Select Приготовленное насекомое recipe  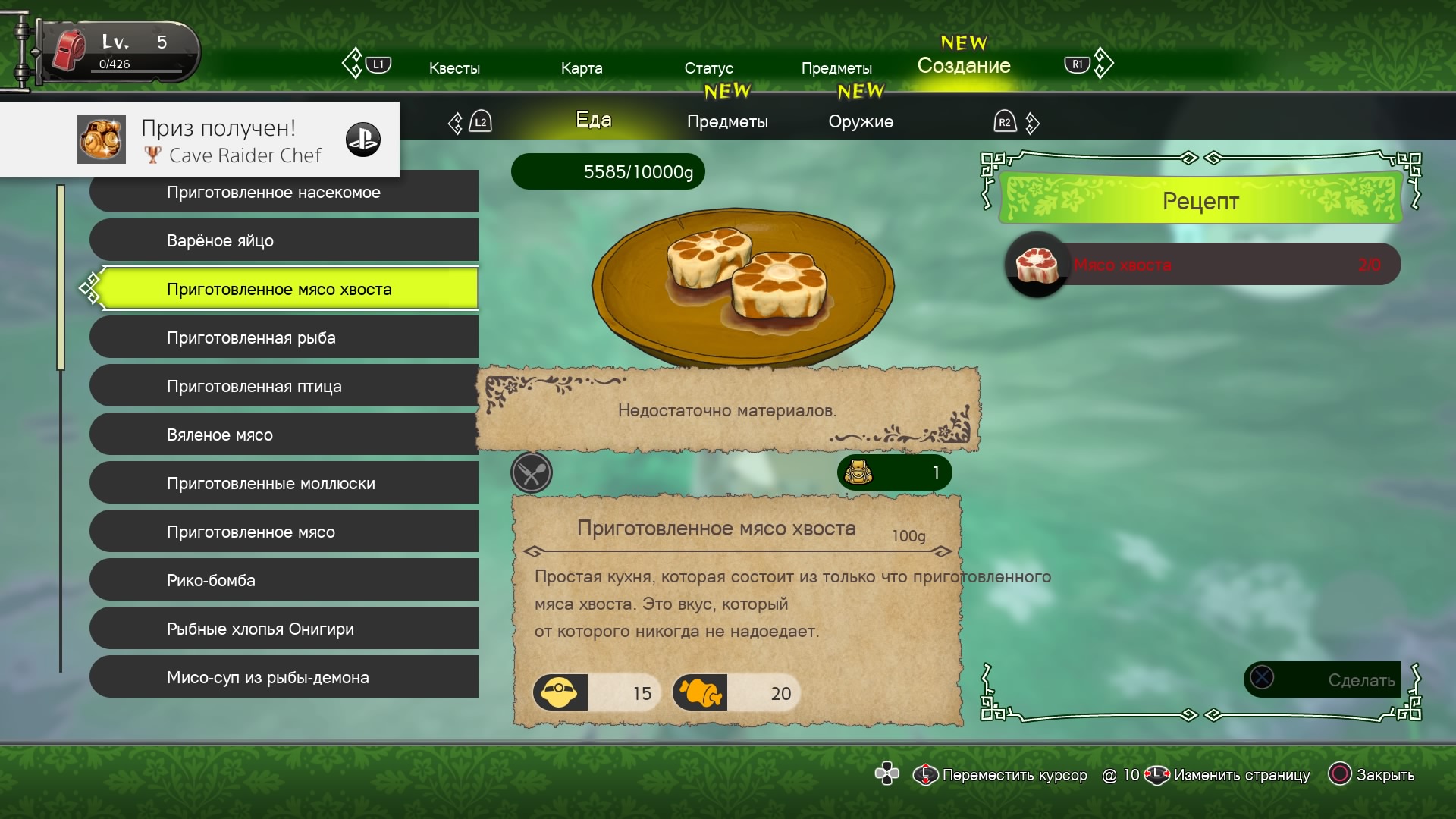coord(284,193)
